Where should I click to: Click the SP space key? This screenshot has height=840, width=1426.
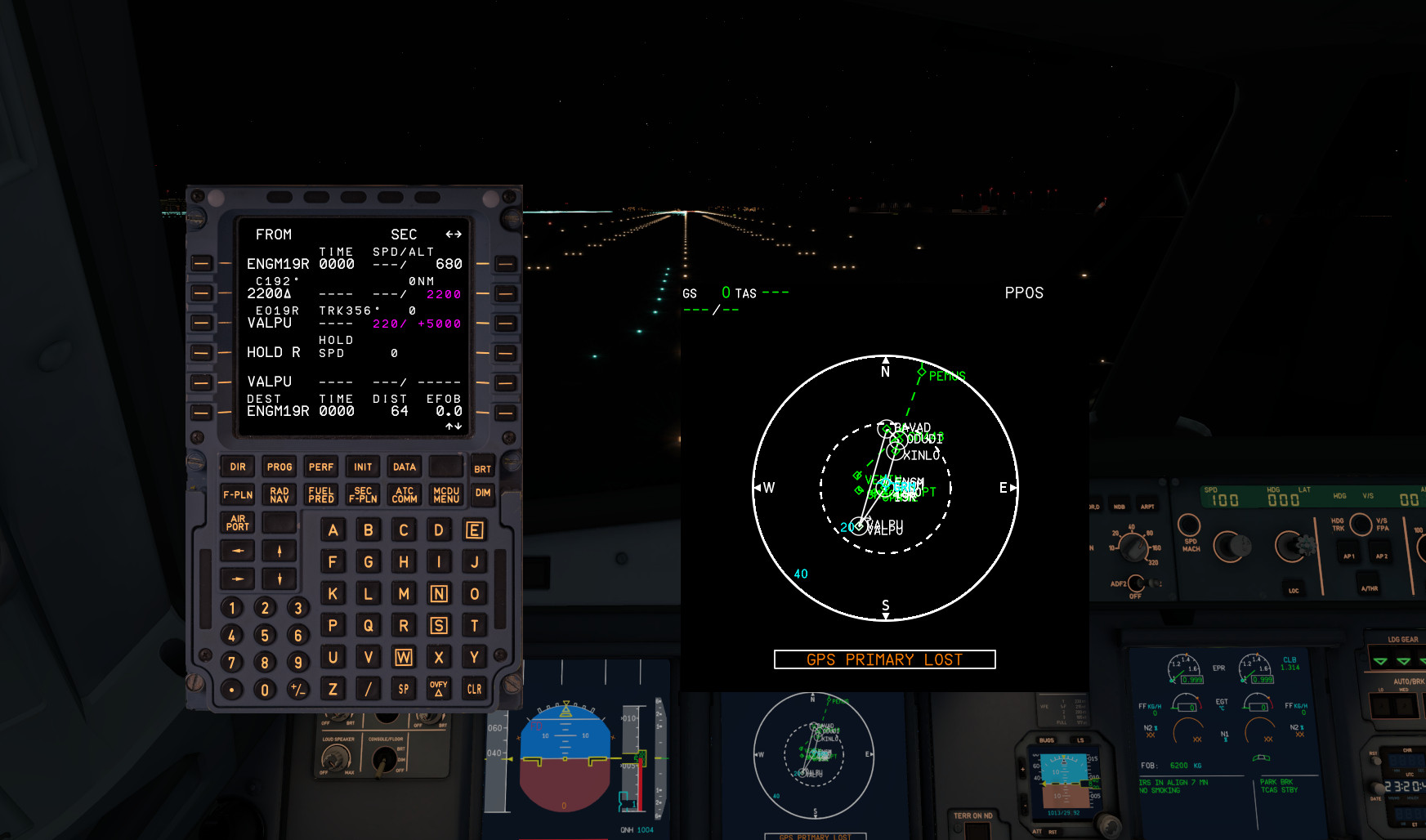[x=404, y=689]
